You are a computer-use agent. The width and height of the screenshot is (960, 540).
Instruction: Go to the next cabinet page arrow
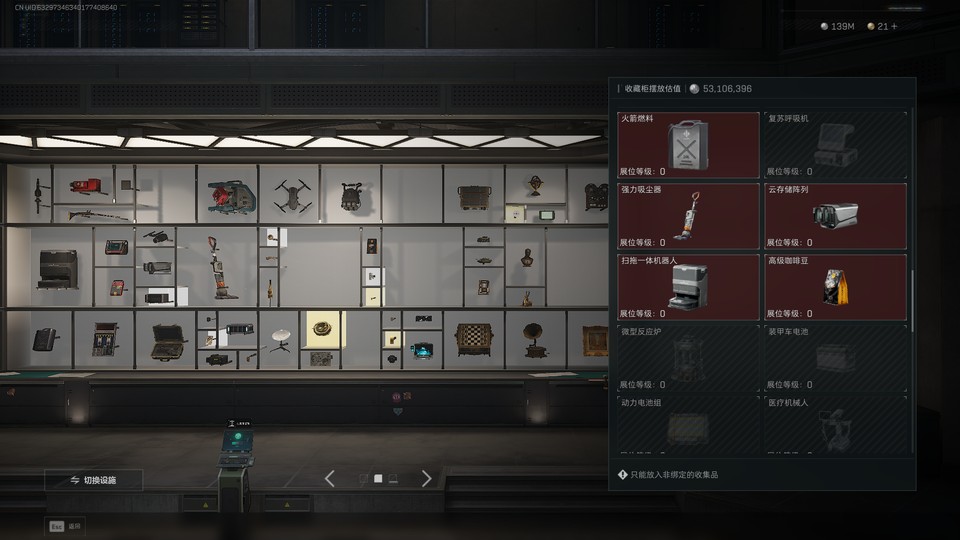[x=427, y=479]
